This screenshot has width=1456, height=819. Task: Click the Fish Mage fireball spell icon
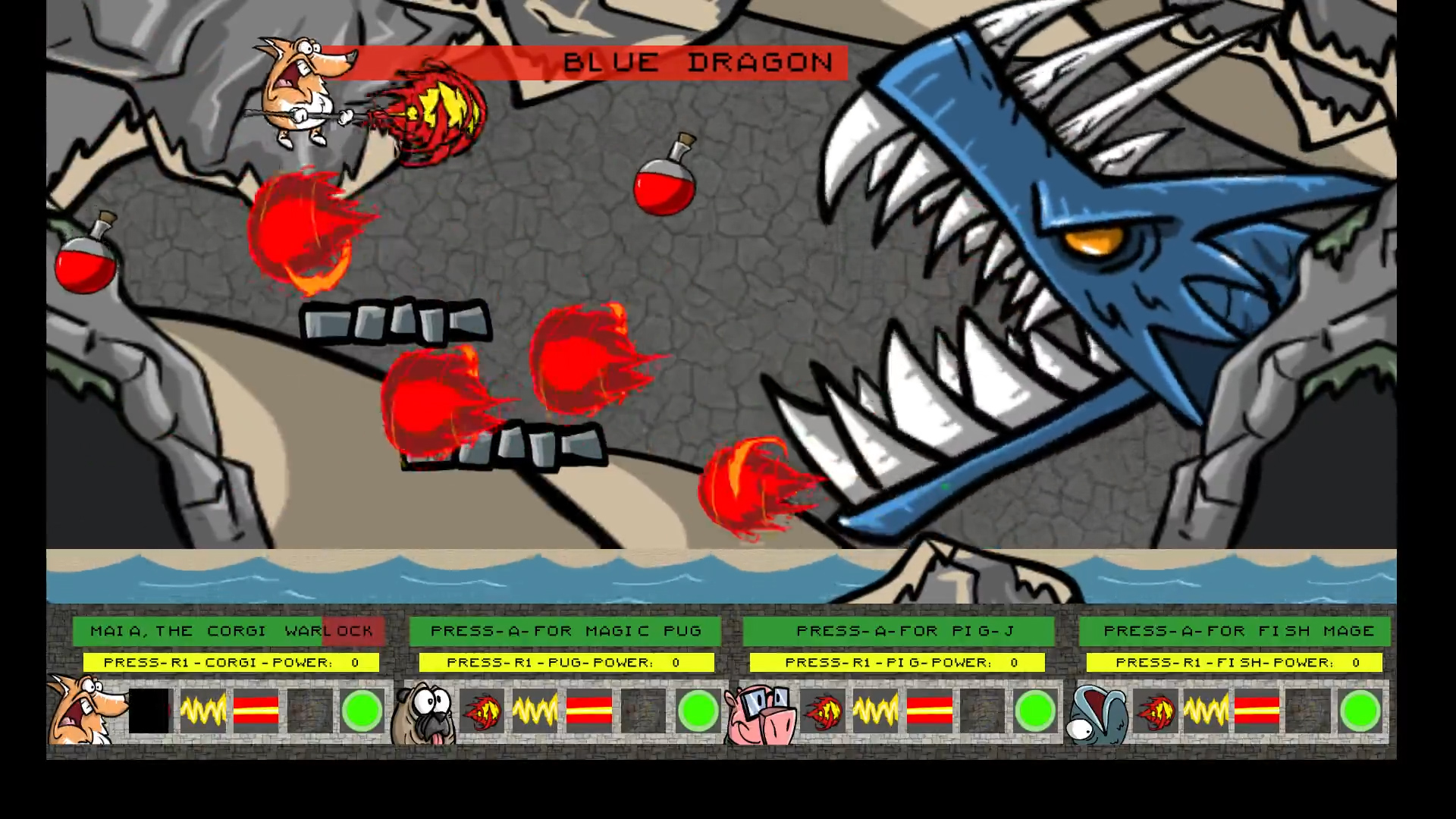click(1154, 711)
